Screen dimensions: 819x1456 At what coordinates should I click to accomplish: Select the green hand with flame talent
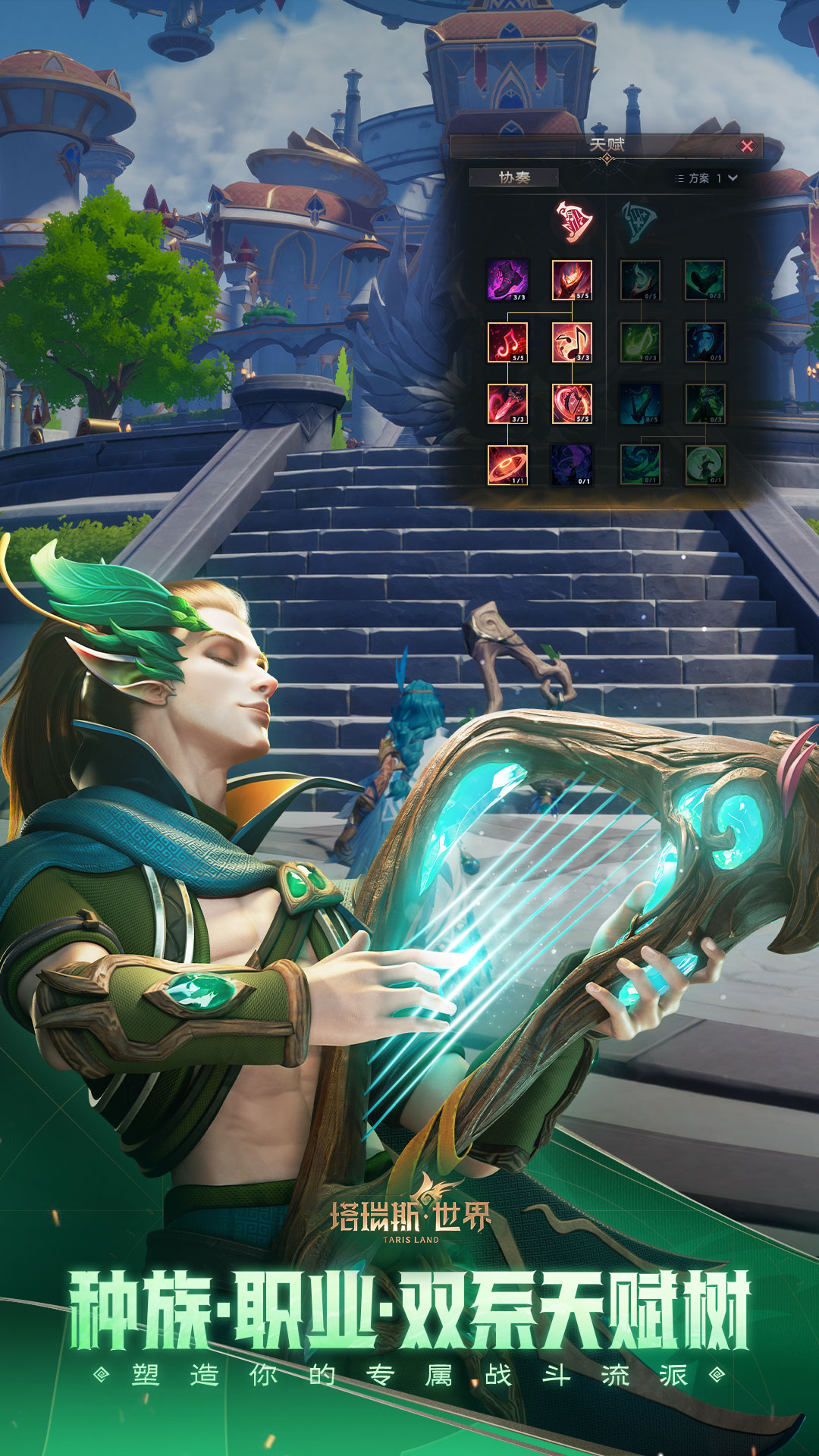[640, 280]
